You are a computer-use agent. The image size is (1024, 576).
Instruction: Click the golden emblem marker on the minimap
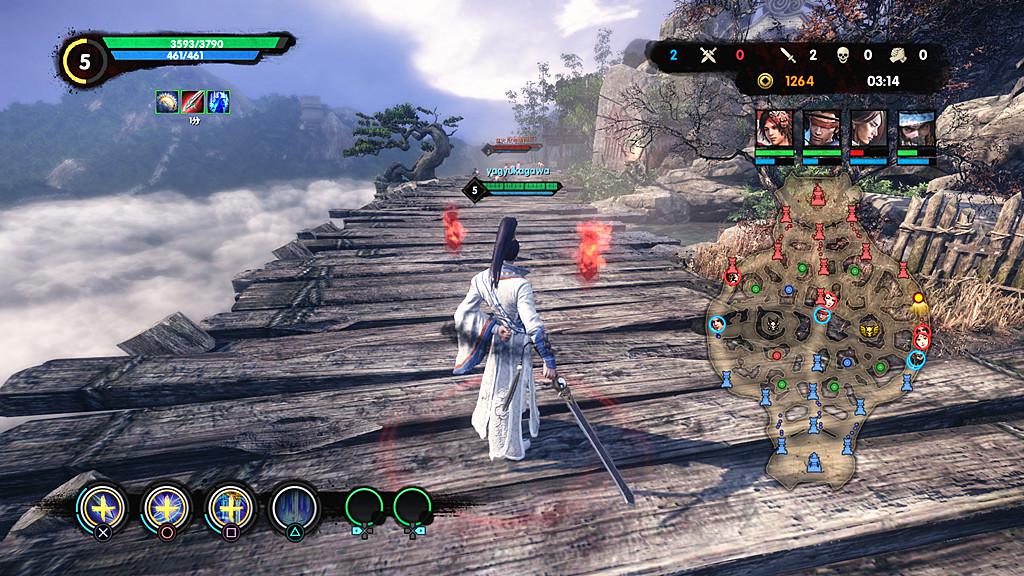[870, 328]
